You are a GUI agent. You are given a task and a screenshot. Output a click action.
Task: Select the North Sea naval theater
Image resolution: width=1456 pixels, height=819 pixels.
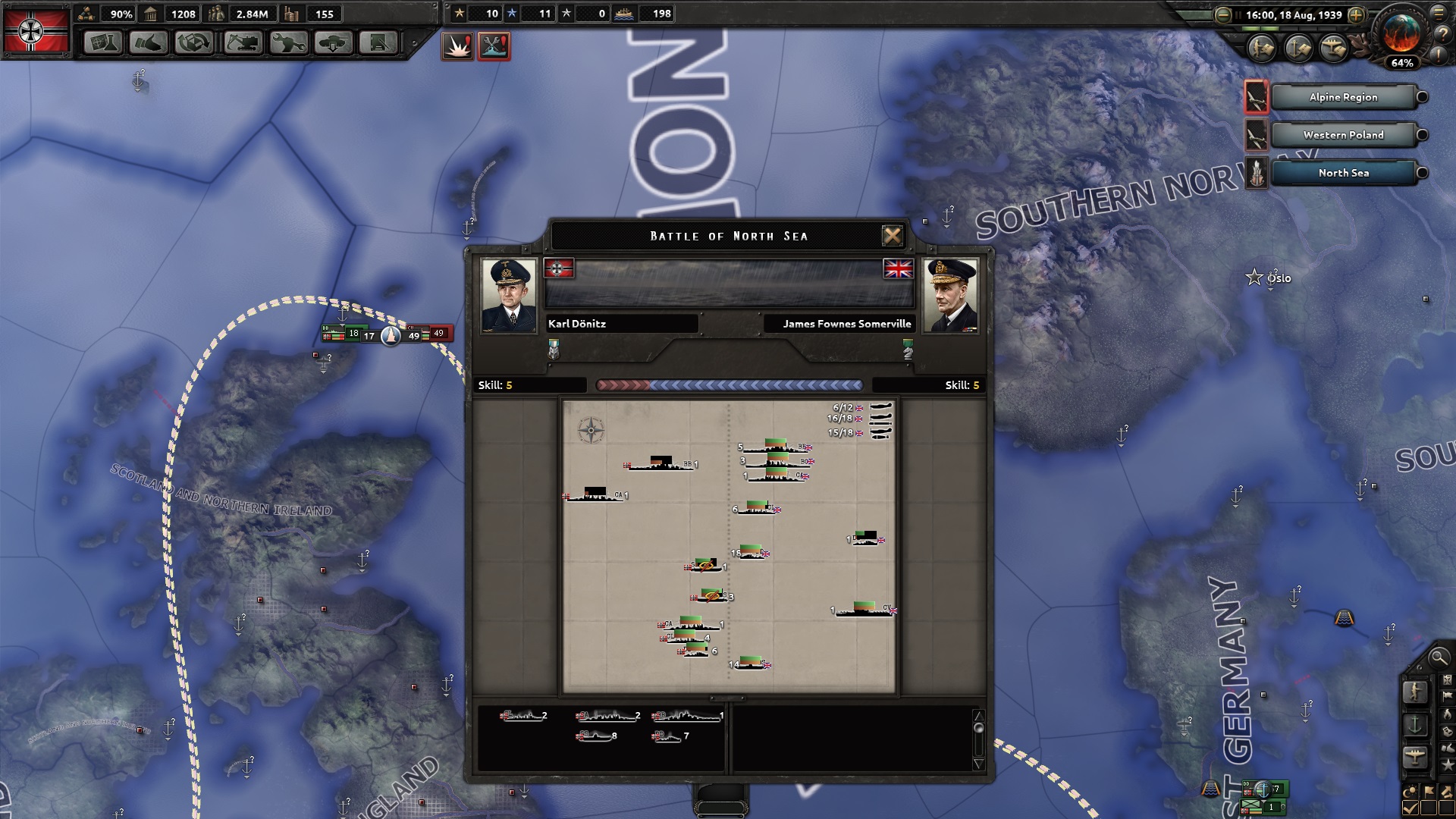1342,173
